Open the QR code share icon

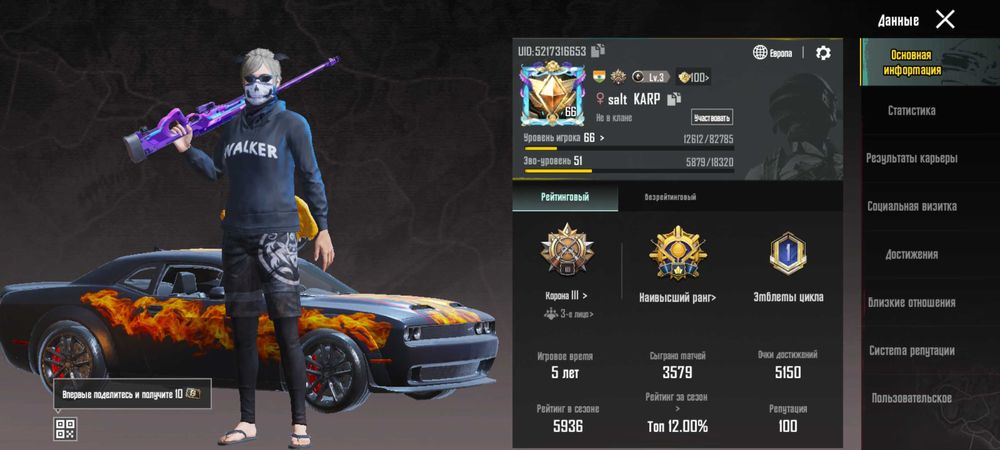(65, 429)
